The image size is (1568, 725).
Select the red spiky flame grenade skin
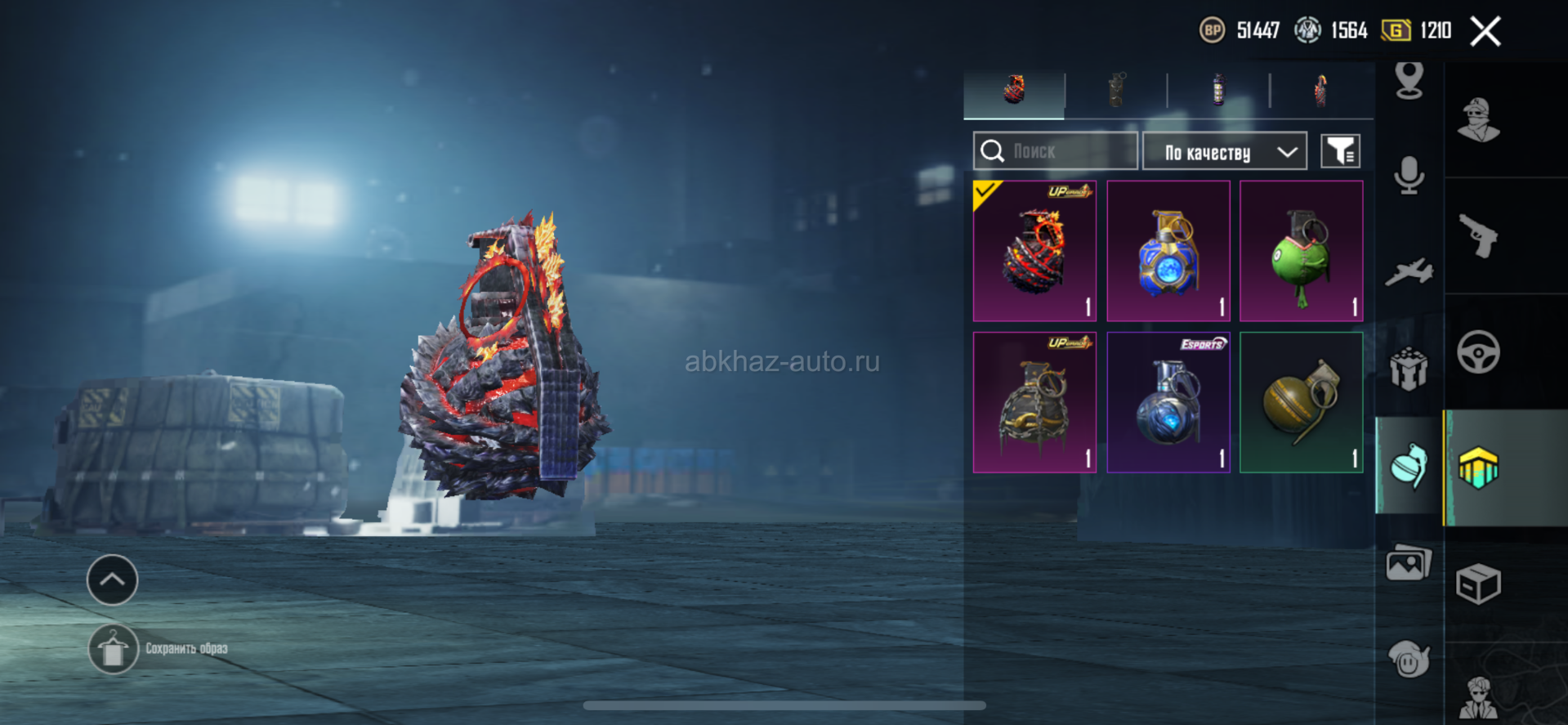1034,251
